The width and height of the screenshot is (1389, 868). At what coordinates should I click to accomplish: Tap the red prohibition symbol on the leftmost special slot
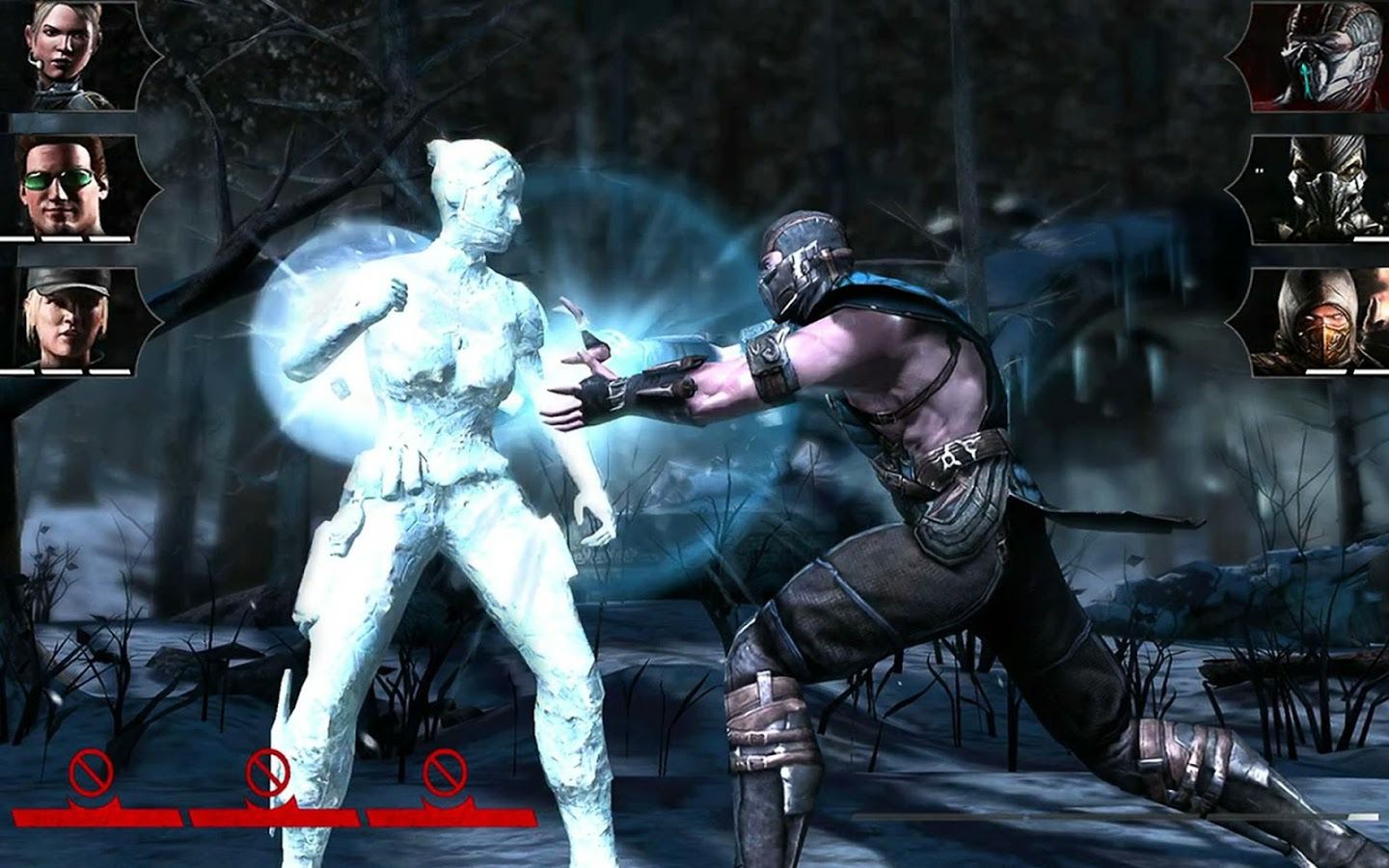pos(92,772)
